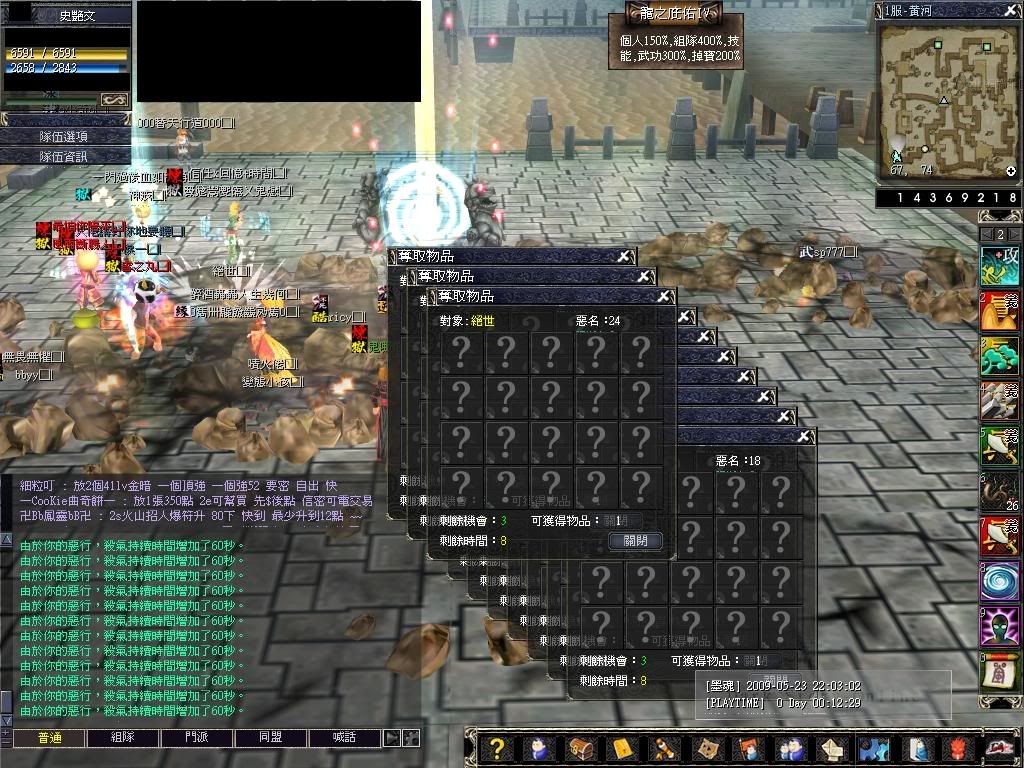Image resolution: width=1024 pixels, height=768 pixels.
Task: Switch chat to the 普通 channel tab
Action: [49, 737]
